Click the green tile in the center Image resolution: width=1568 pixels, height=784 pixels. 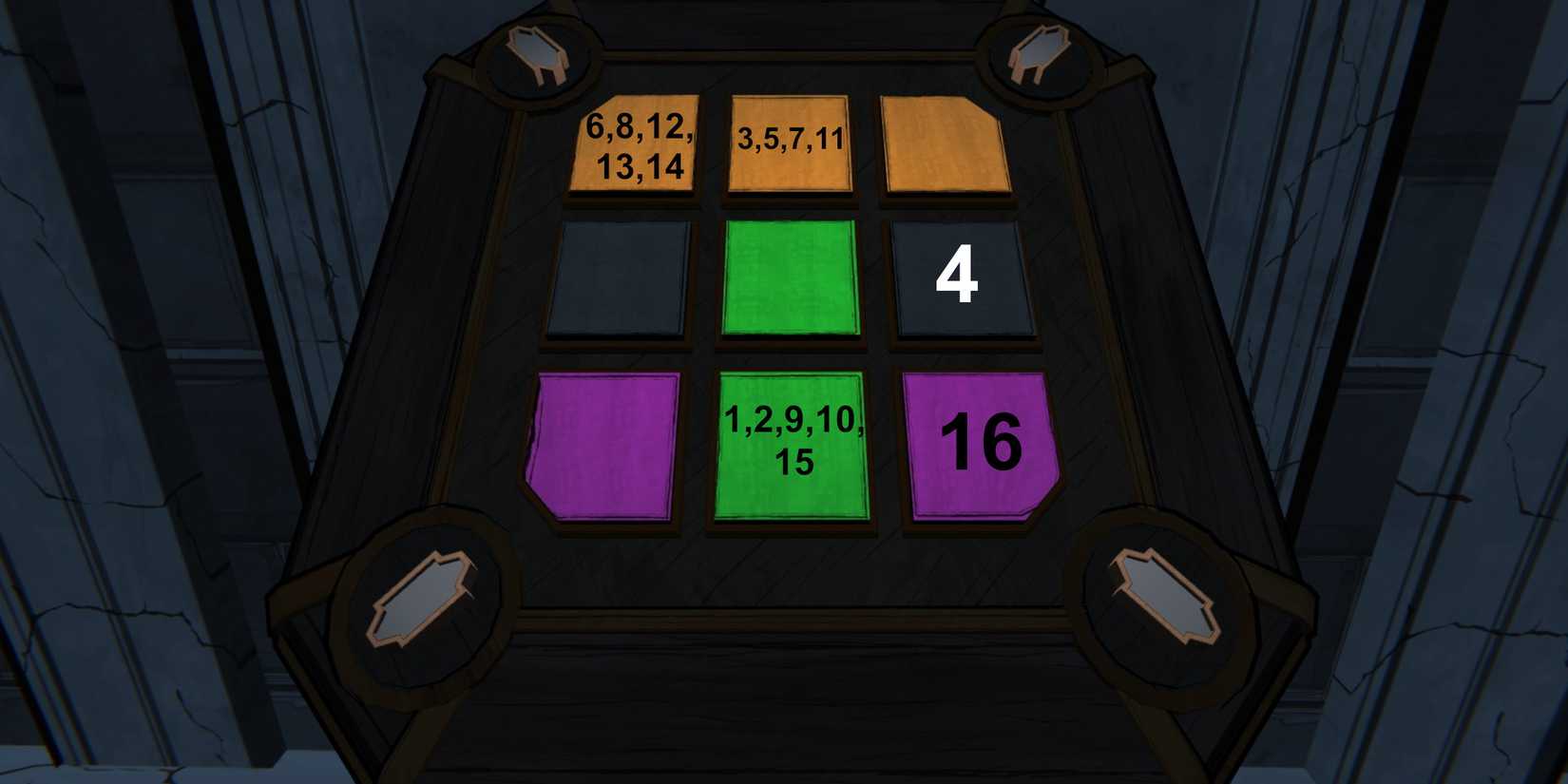point(792,278)
